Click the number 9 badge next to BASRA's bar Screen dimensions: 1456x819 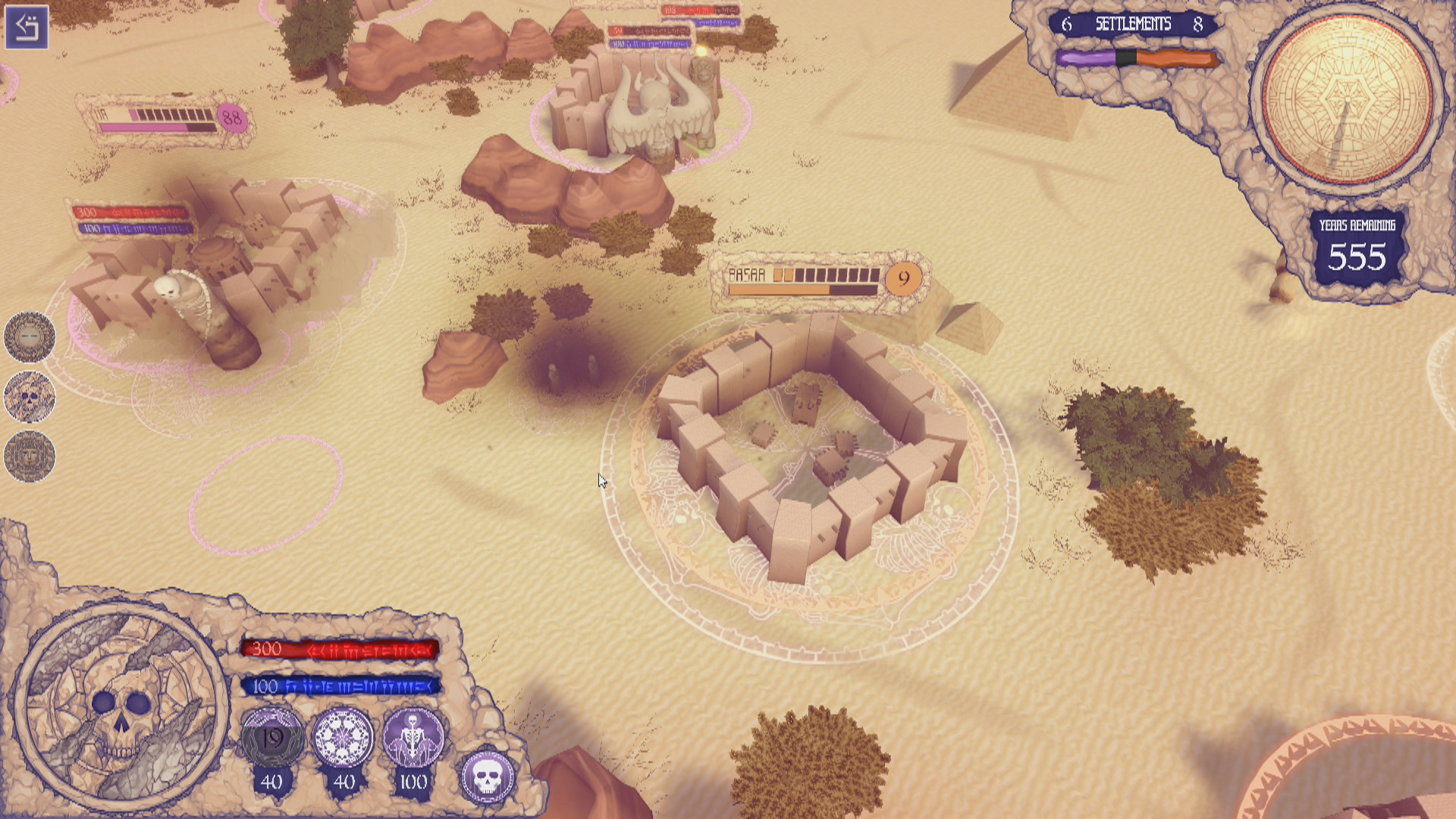(902, 279)
